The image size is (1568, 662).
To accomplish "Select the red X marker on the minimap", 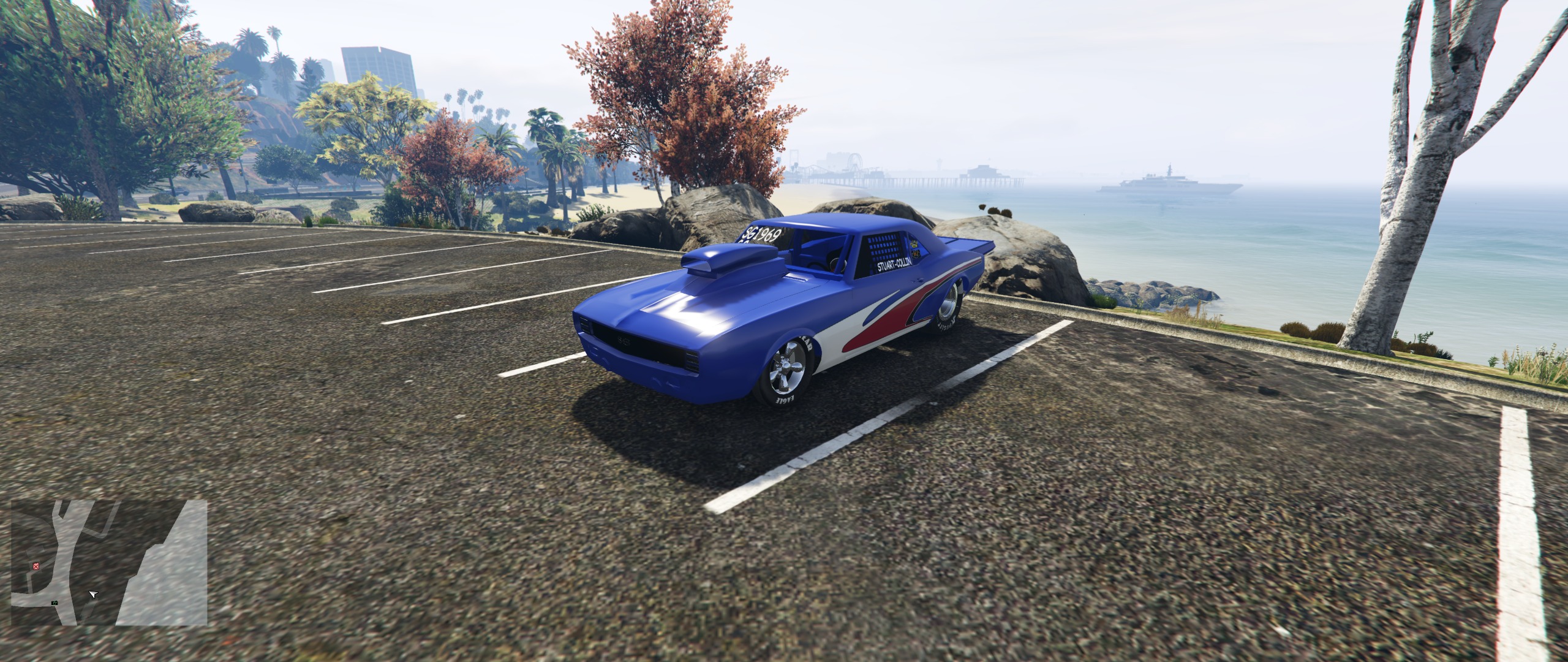I will pyautogui.click(x=36, y=566).
